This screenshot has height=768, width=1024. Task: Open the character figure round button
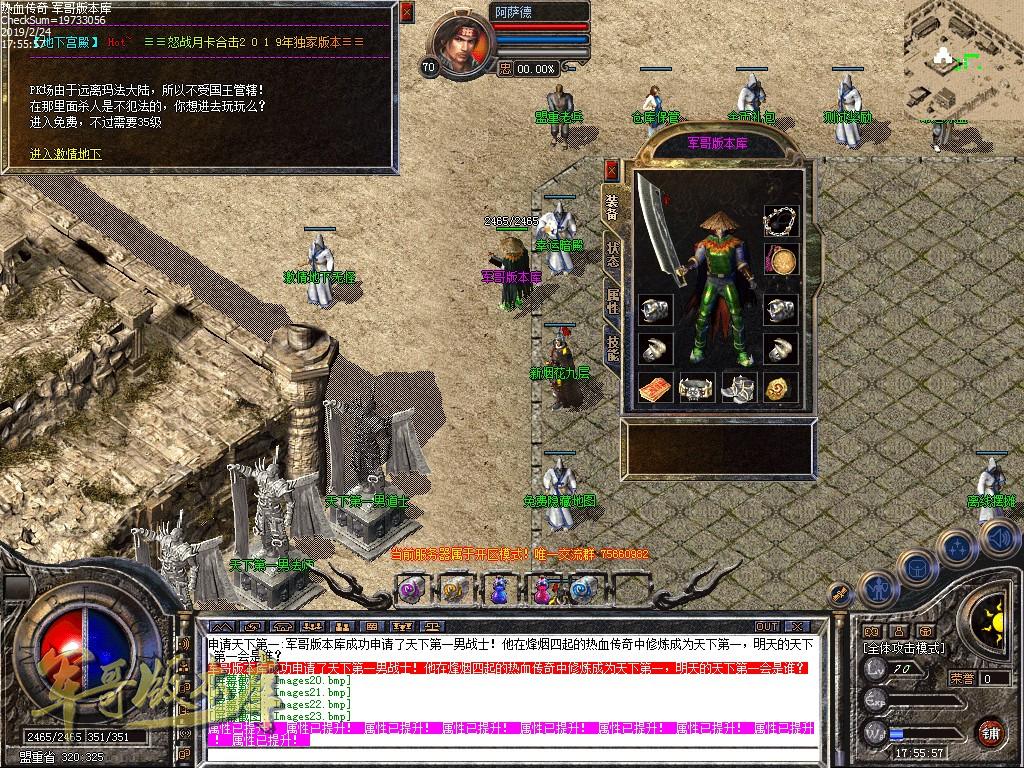(876, 588)
